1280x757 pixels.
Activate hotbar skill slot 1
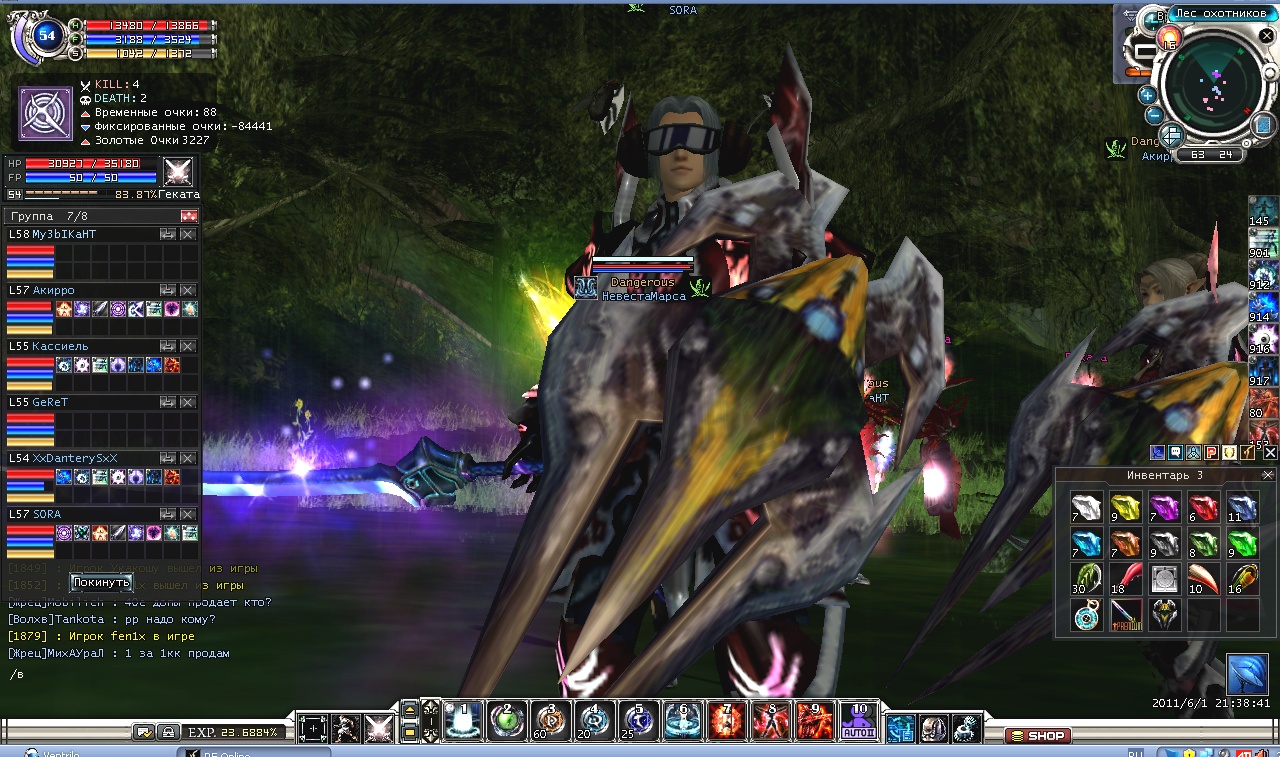coord(463,721)
